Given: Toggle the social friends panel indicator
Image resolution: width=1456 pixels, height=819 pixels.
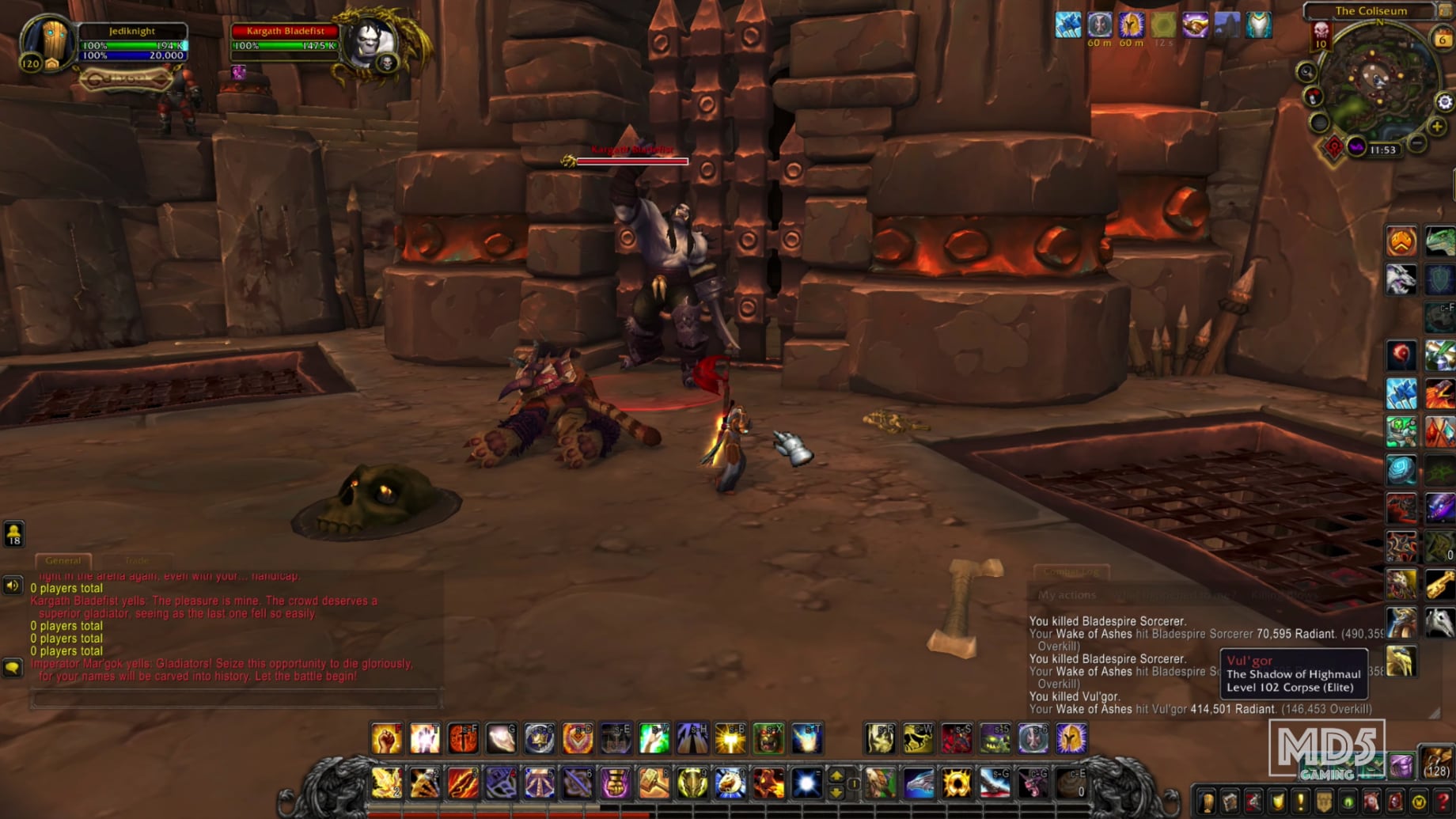Looking at the screenshot, I should click(x=14, y=535).
